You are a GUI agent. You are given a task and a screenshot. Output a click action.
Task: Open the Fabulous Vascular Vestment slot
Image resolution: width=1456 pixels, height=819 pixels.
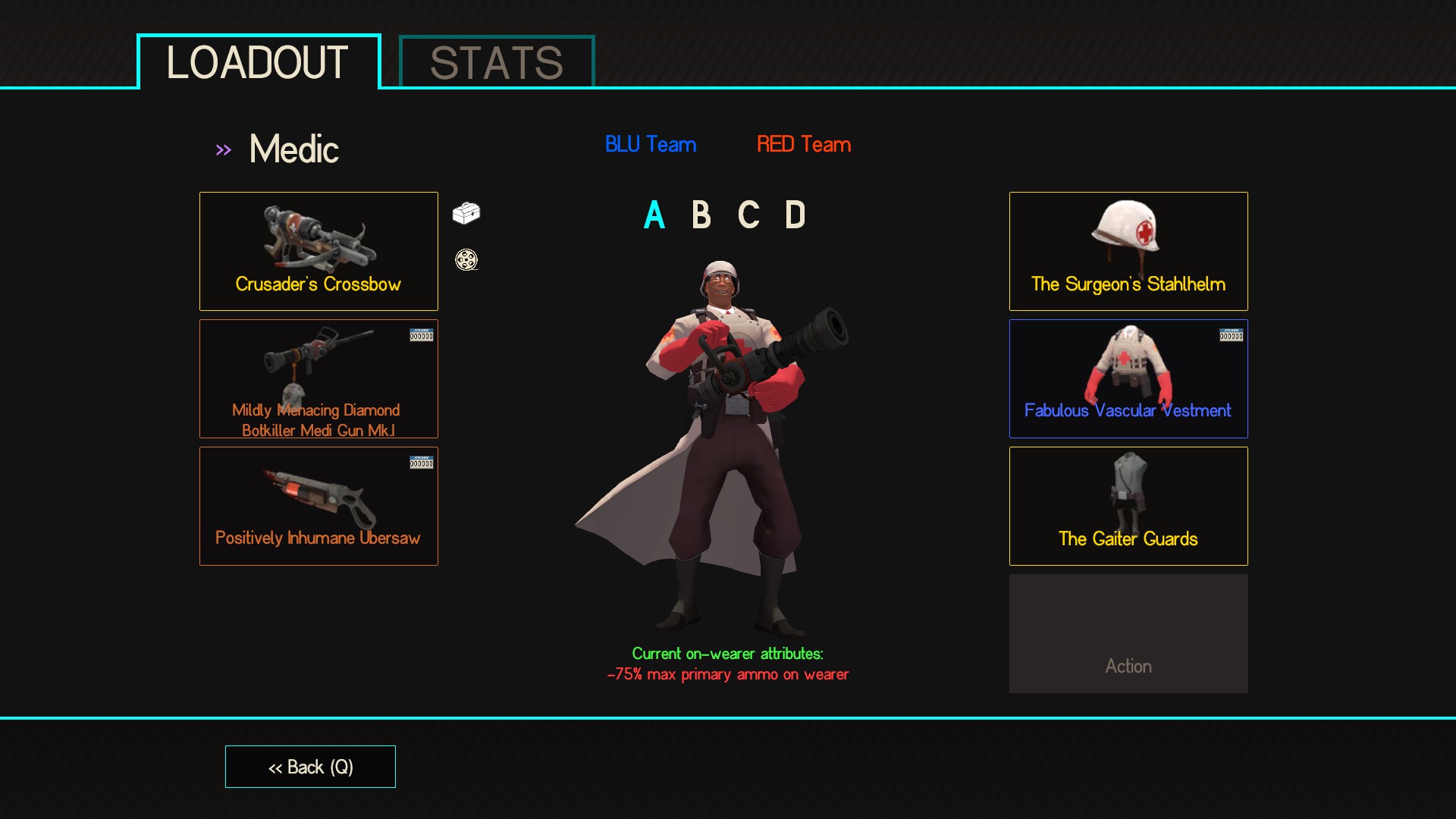1128,378
